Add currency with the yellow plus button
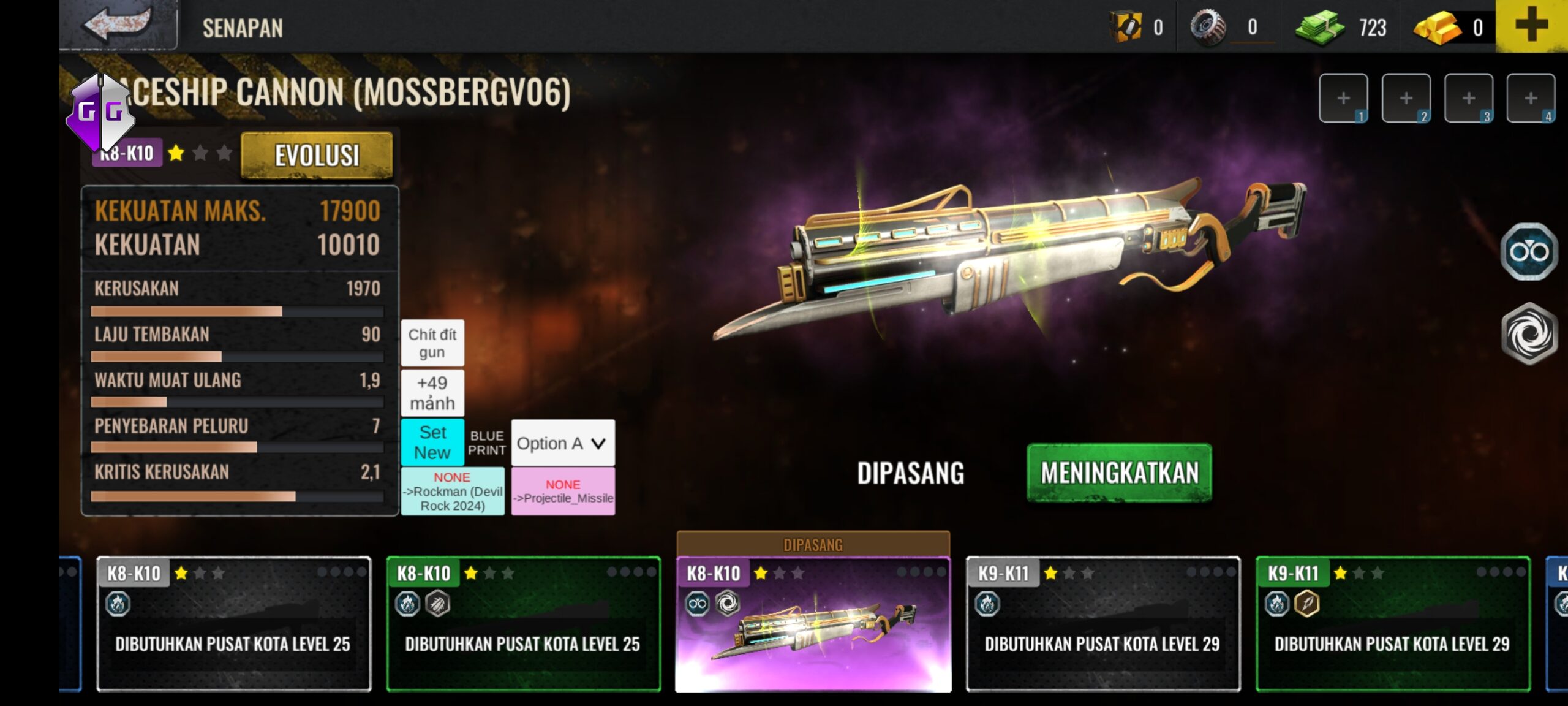 [1531, 26]
